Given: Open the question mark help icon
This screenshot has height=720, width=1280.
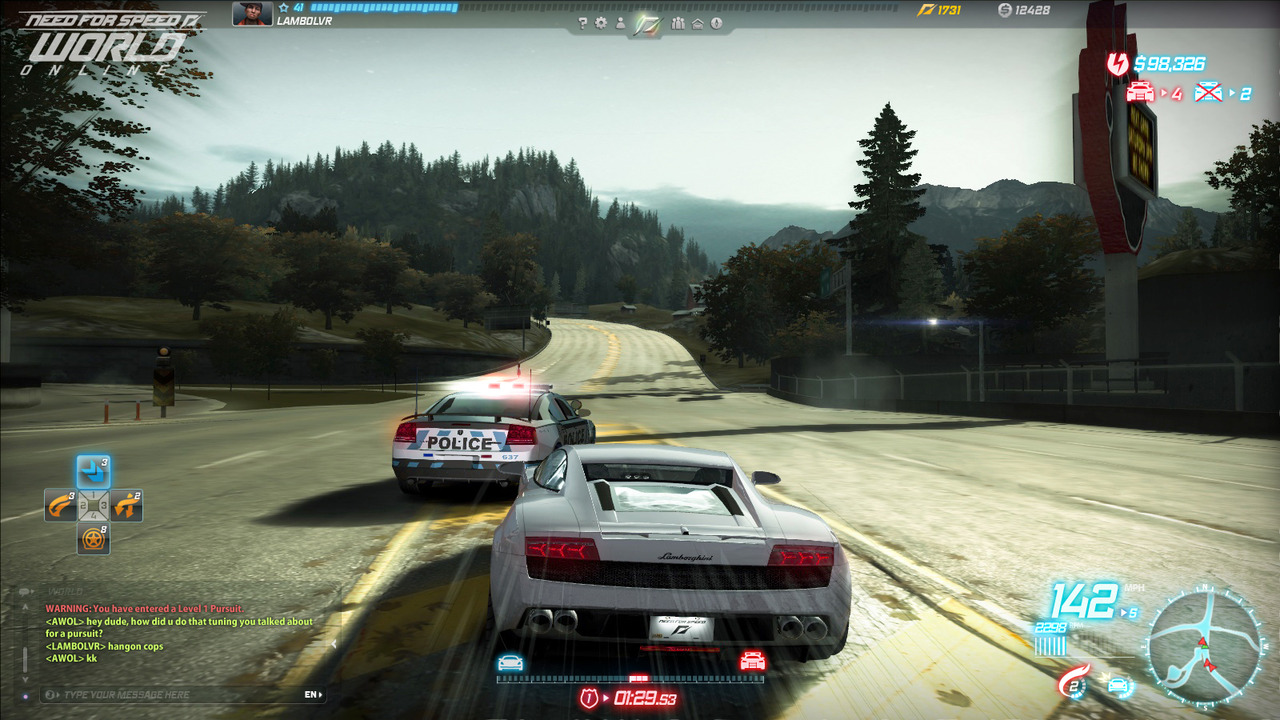Looking at the screenshot, I should [583, 23].
